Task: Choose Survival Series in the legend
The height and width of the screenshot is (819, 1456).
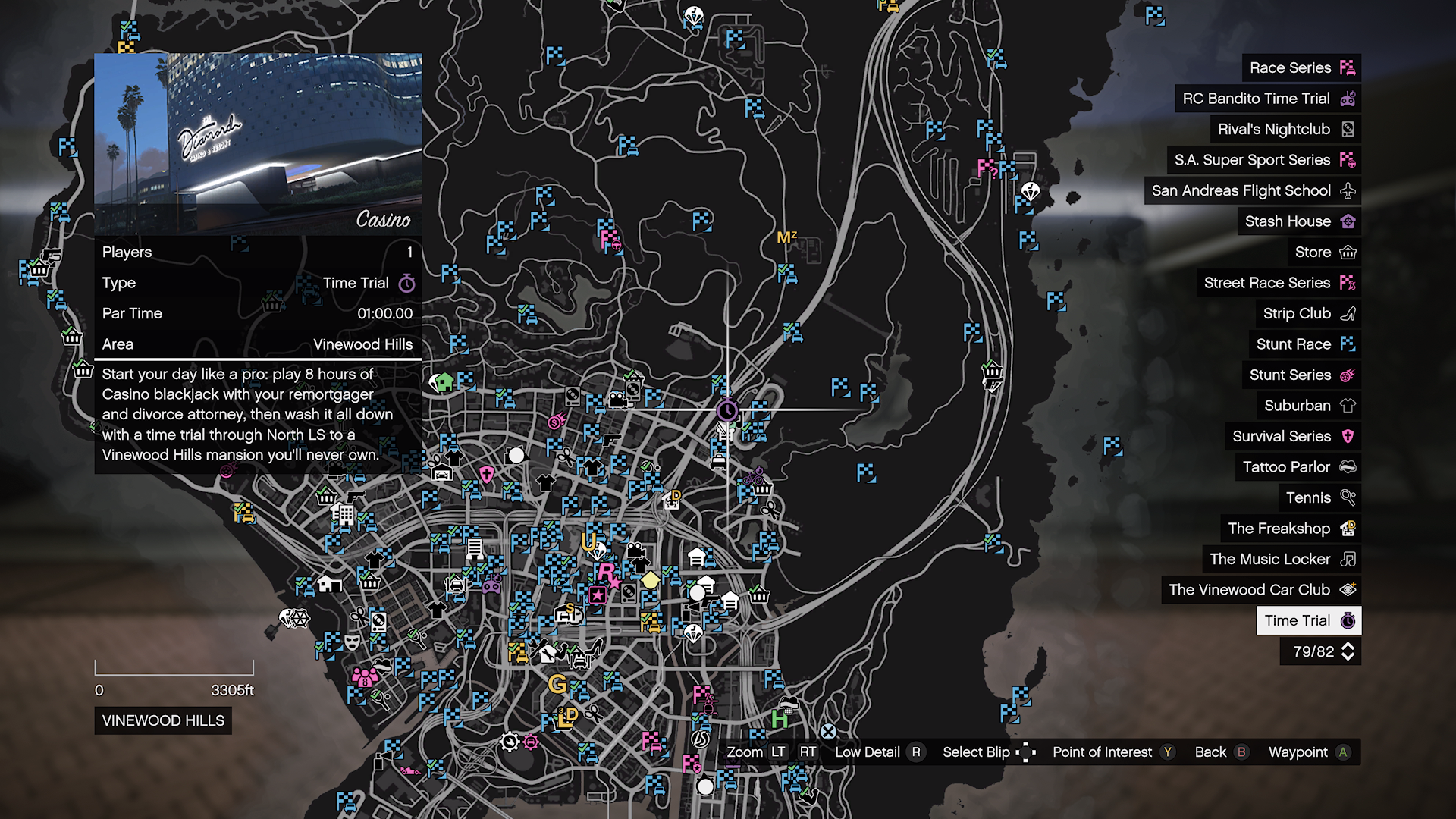Action: (1292, 436)
